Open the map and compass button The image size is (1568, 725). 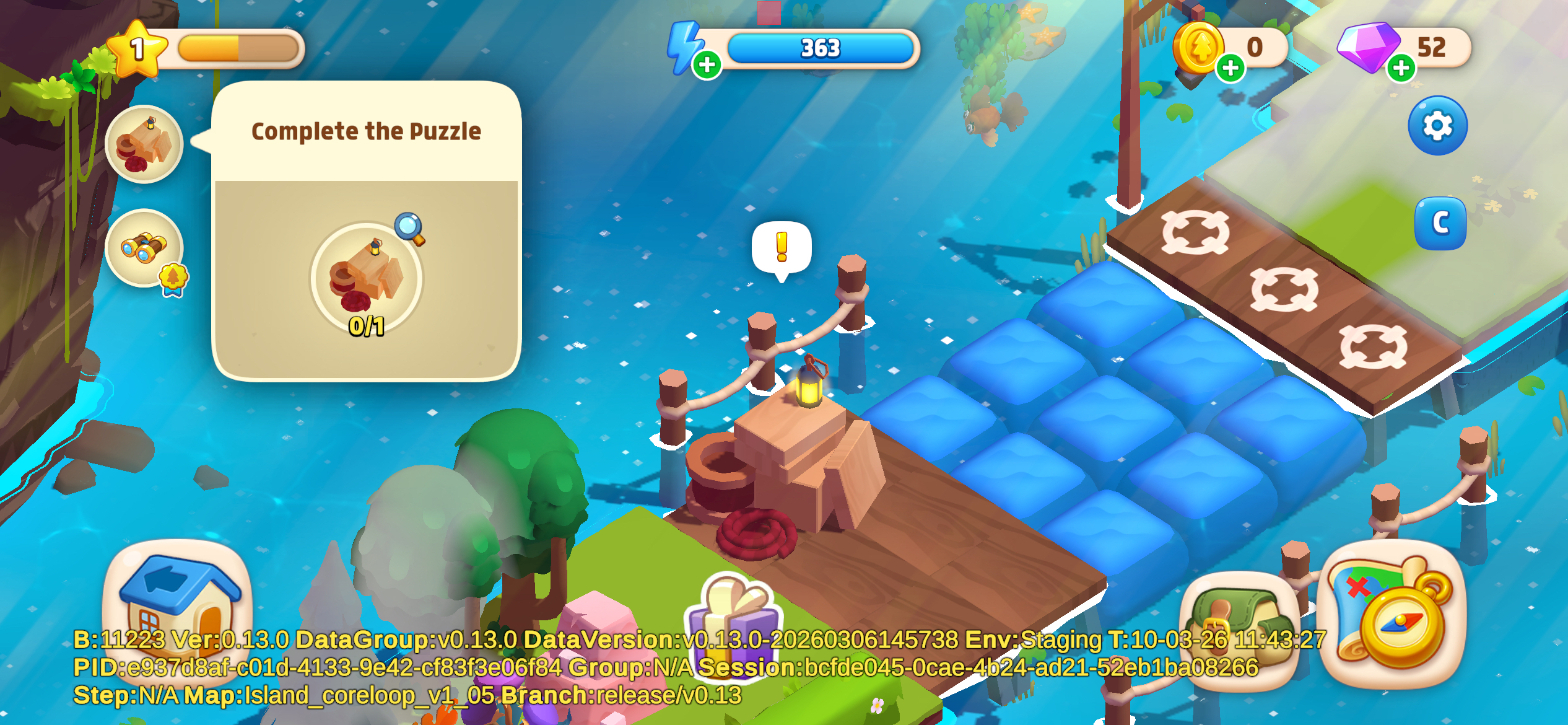tap(1392, 613)
